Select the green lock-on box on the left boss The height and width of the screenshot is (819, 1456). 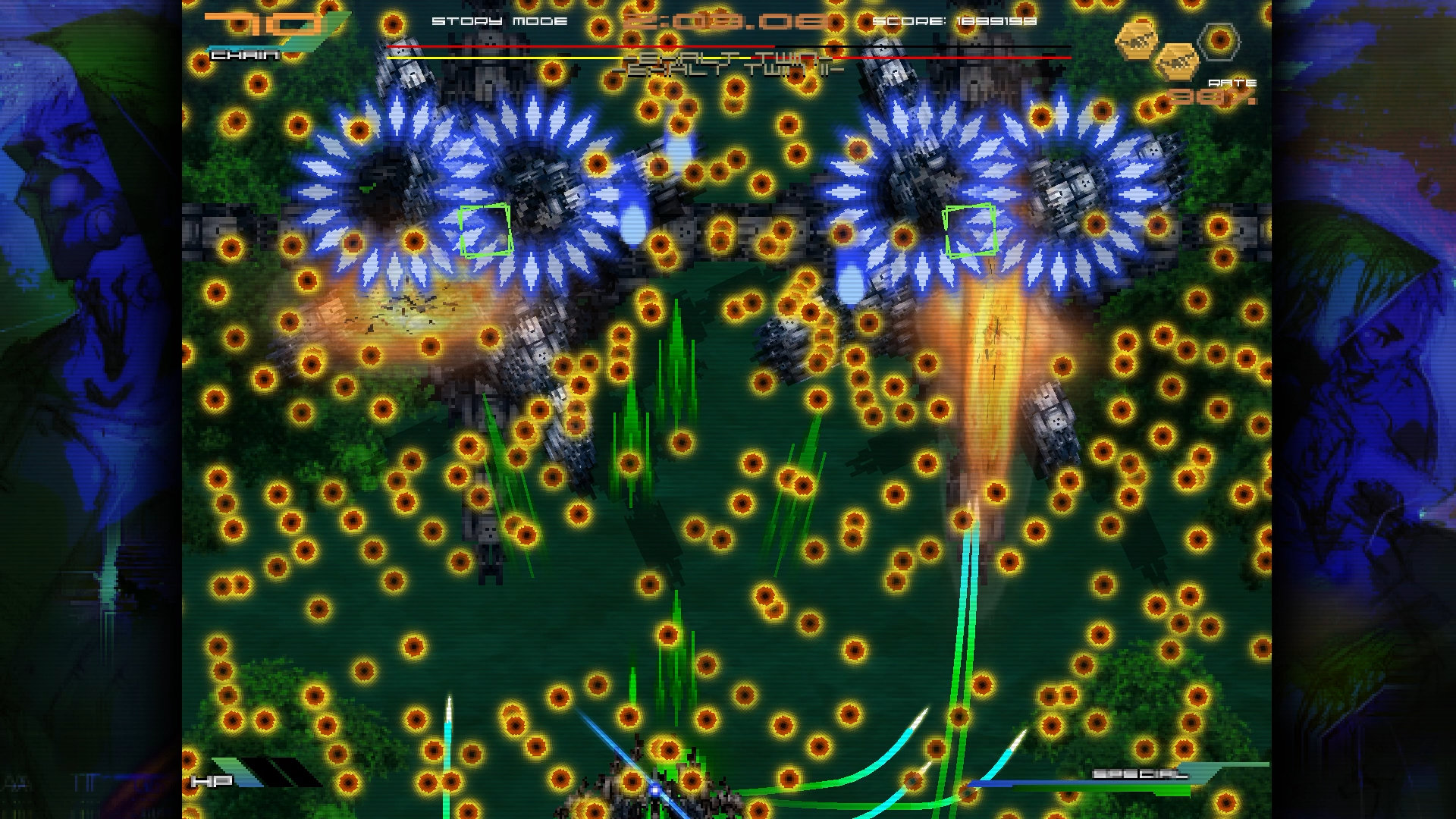click(487, 230)
